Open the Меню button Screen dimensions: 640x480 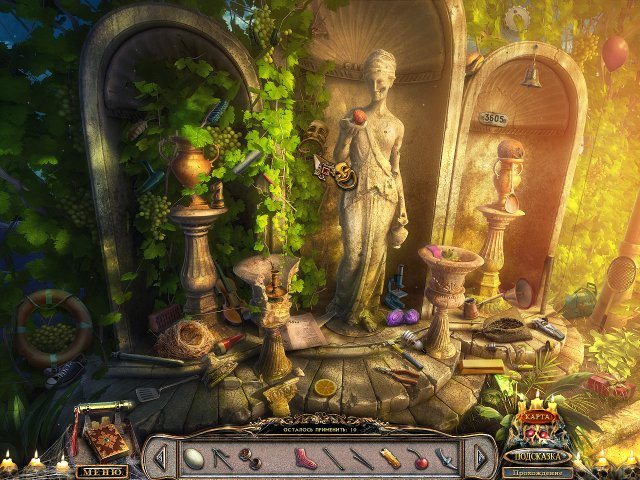pos(103,471)
